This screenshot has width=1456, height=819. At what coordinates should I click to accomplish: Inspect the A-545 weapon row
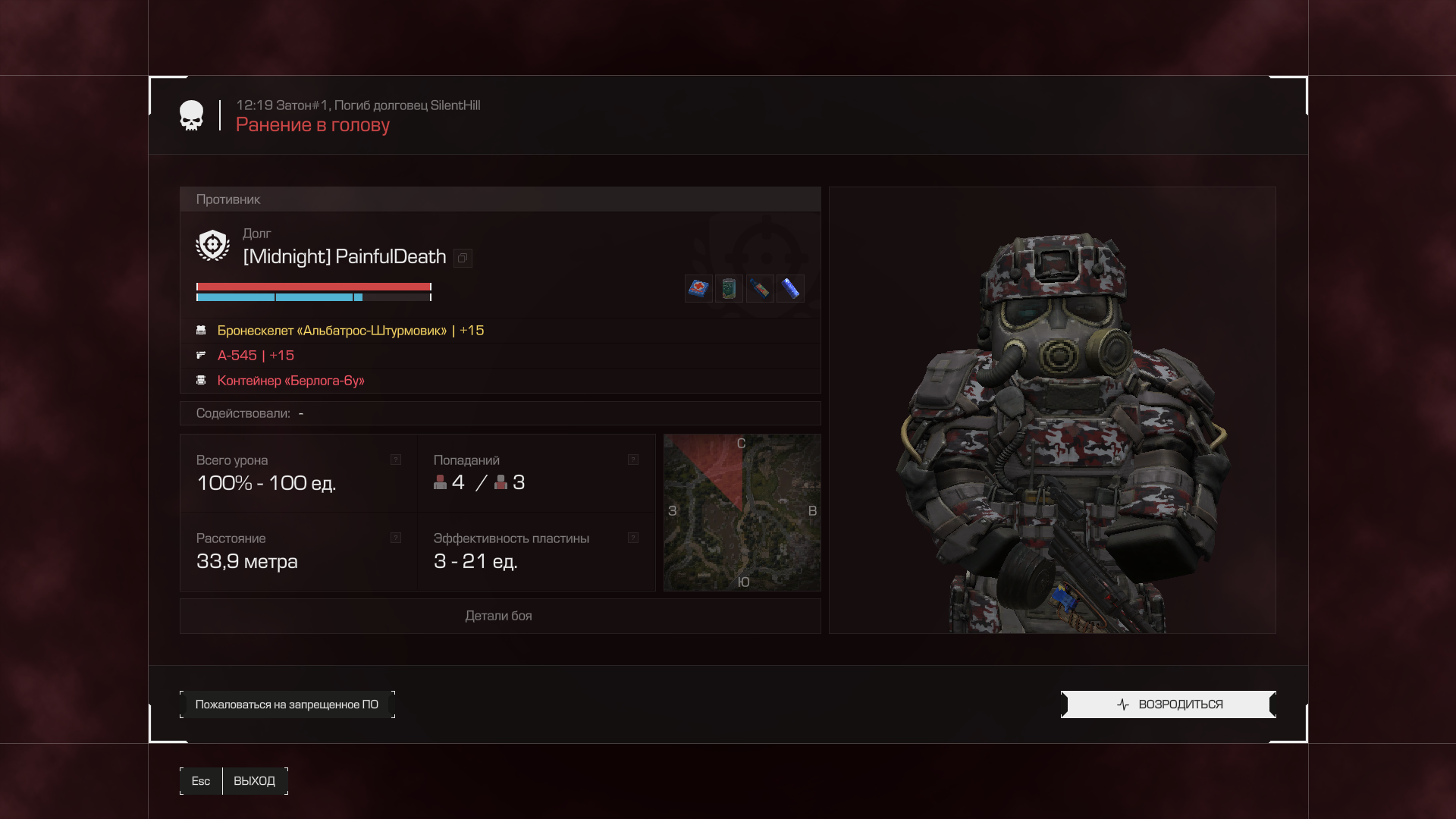(256, 356)
